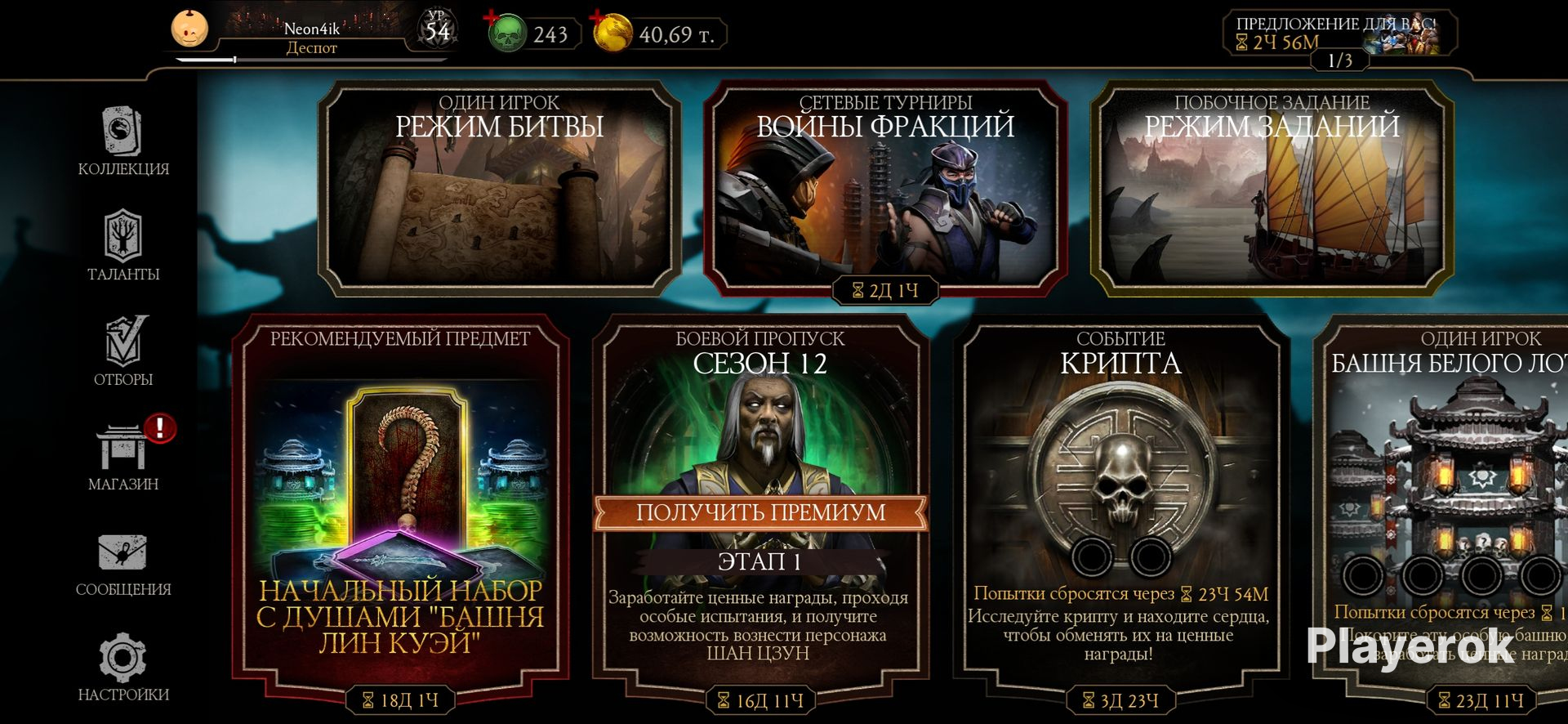
Task: Open the Магазин shop
Action: pos(123,456)
